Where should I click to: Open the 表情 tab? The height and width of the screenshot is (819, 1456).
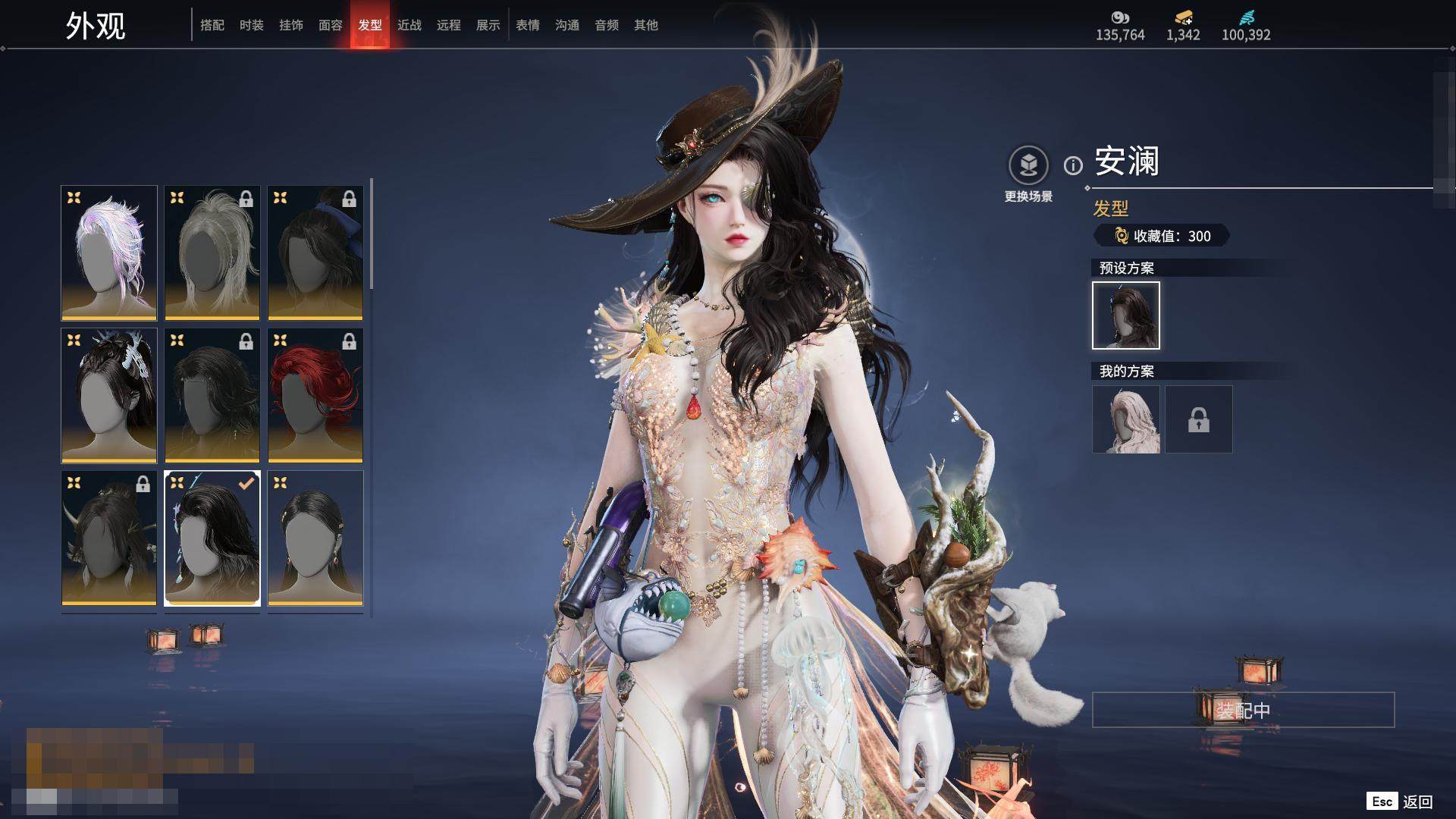click(528, 25)
